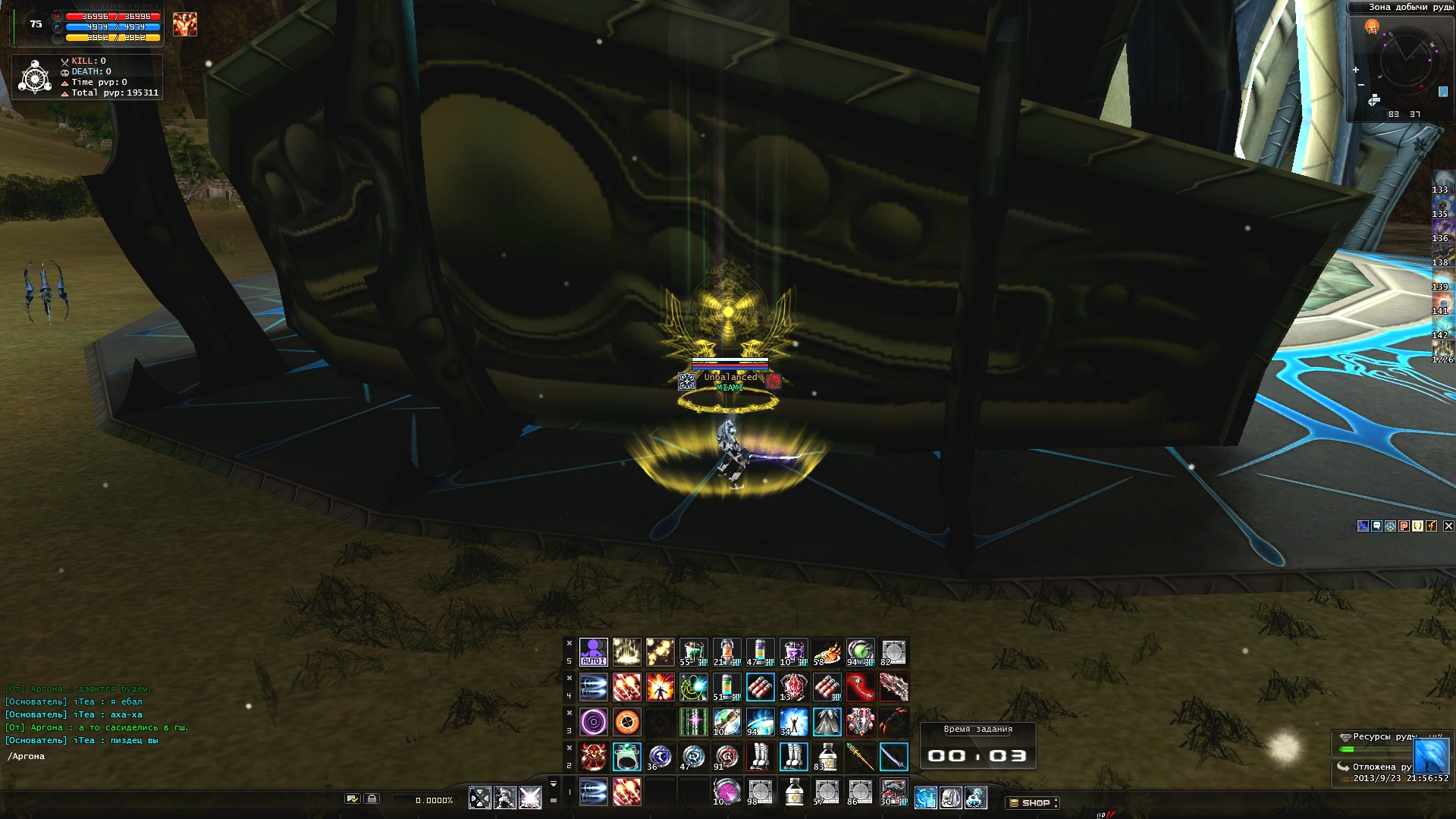Toggle the lock icon on bottom bar

click(x=372, y=799)
